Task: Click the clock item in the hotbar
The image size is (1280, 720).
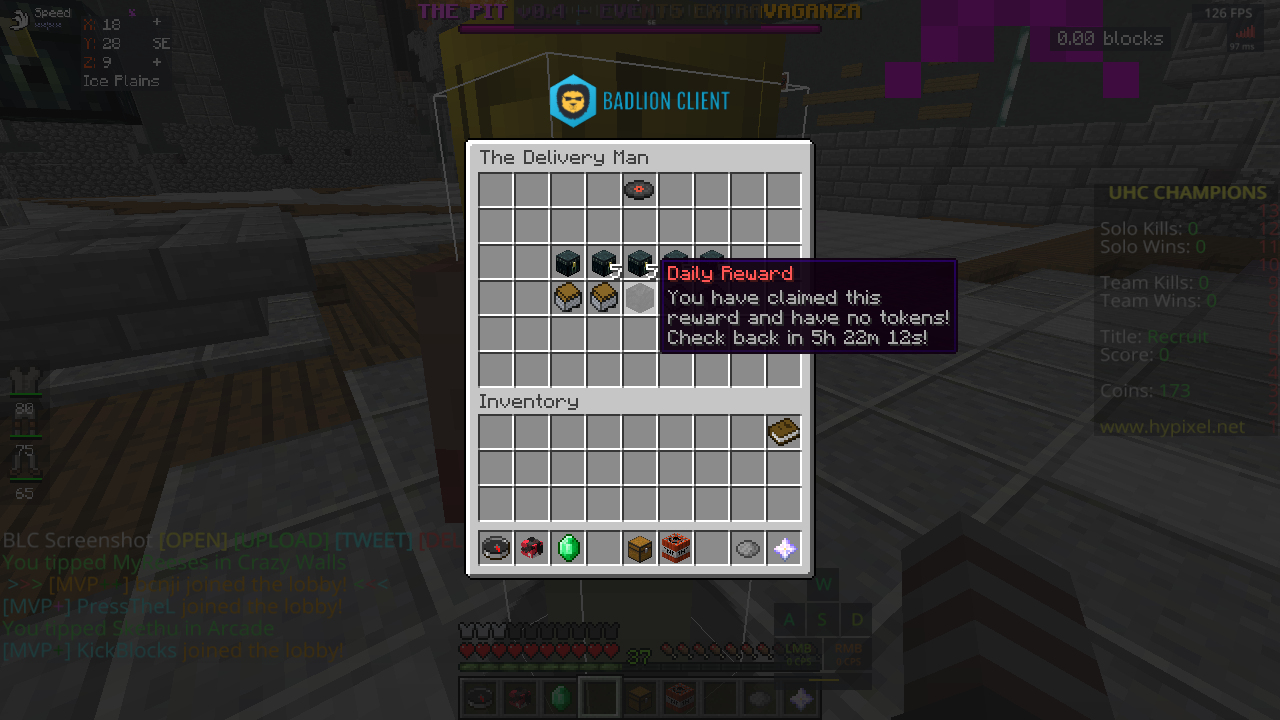Action: [x=495, y=548]
